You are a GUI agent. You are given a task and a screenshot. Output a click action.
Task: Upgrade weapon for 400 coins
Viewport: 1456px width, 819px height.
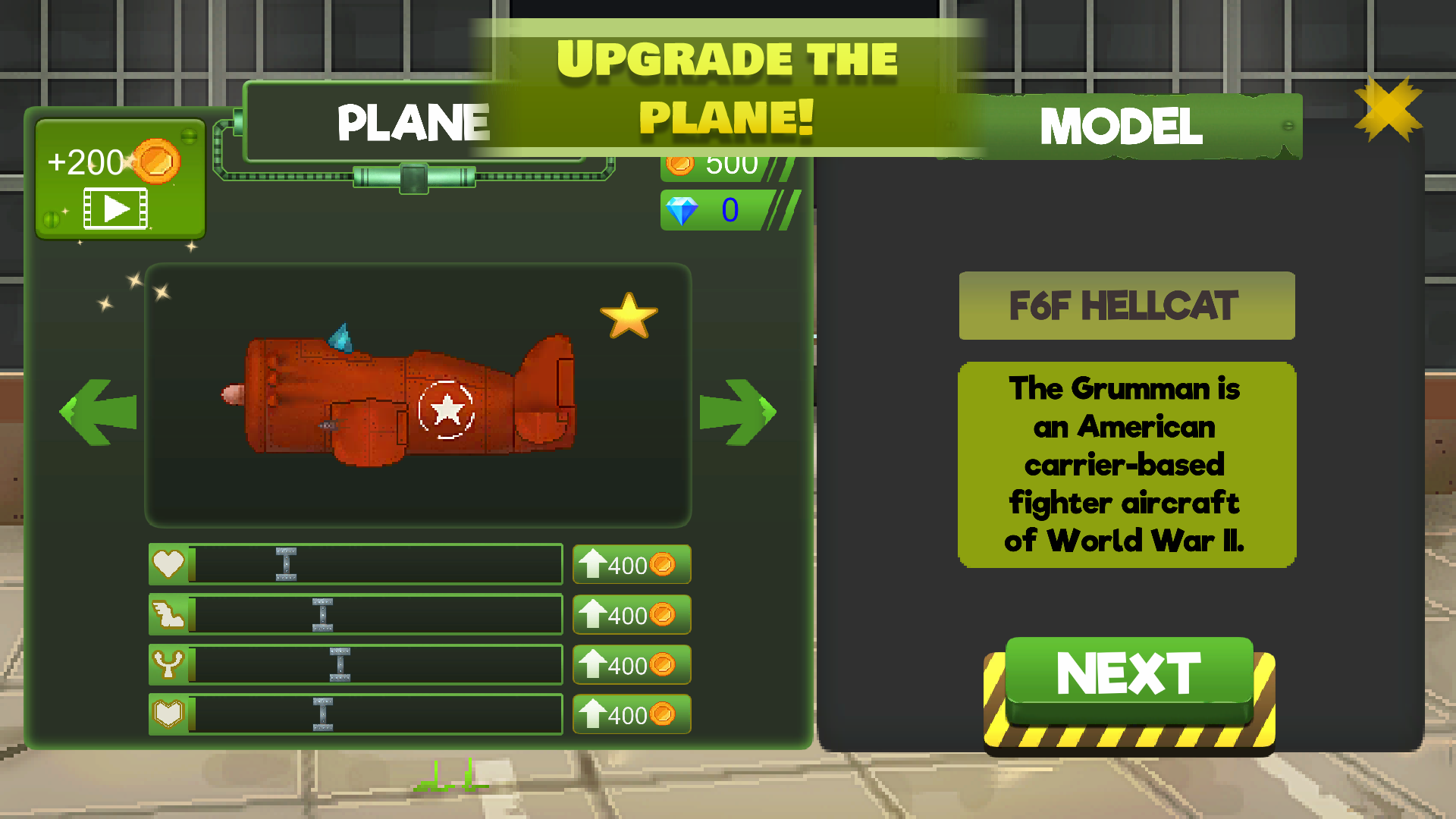(x=632, y=664)
